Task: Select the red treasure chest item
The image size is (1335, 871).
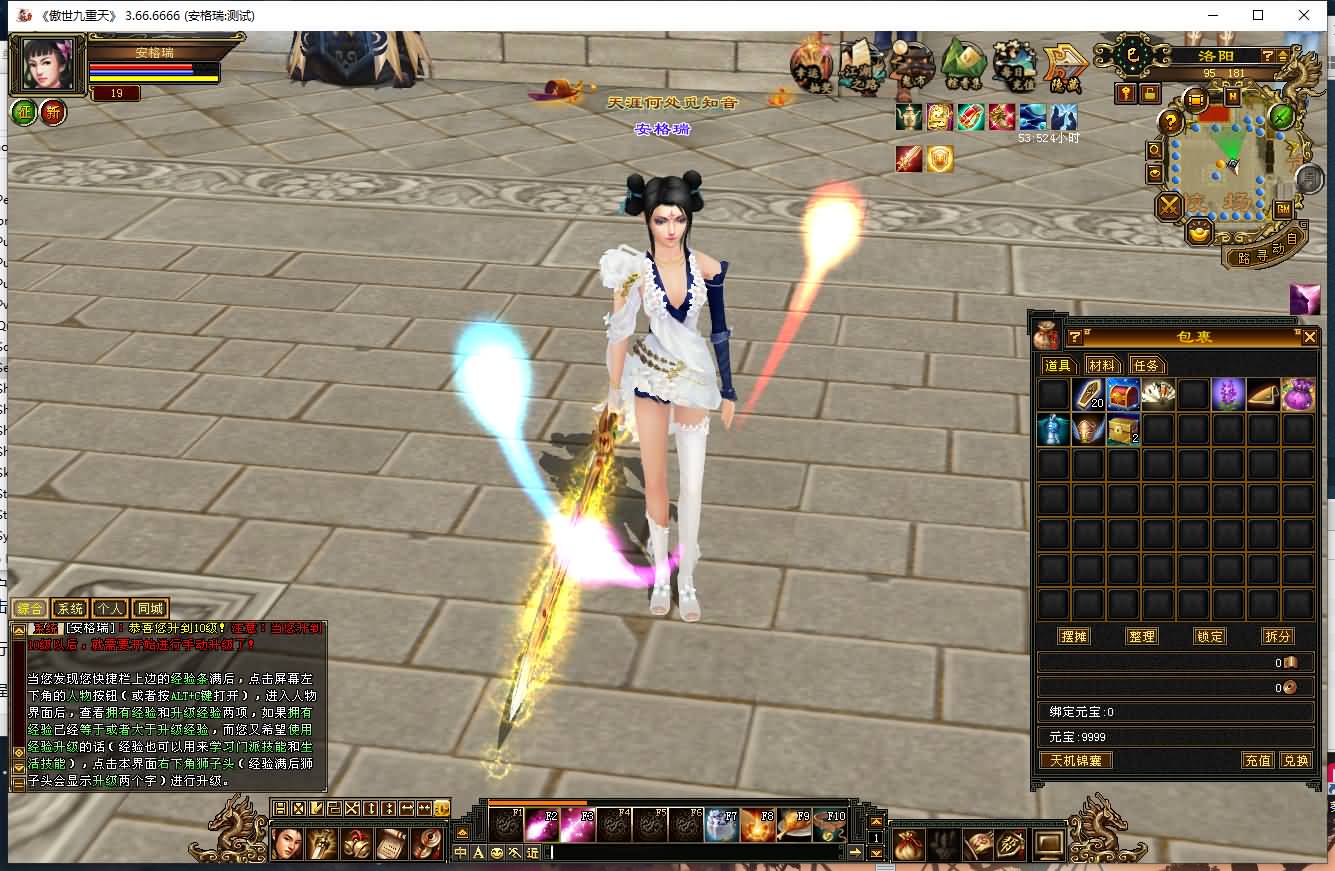Action: [x=1123, y=395]
